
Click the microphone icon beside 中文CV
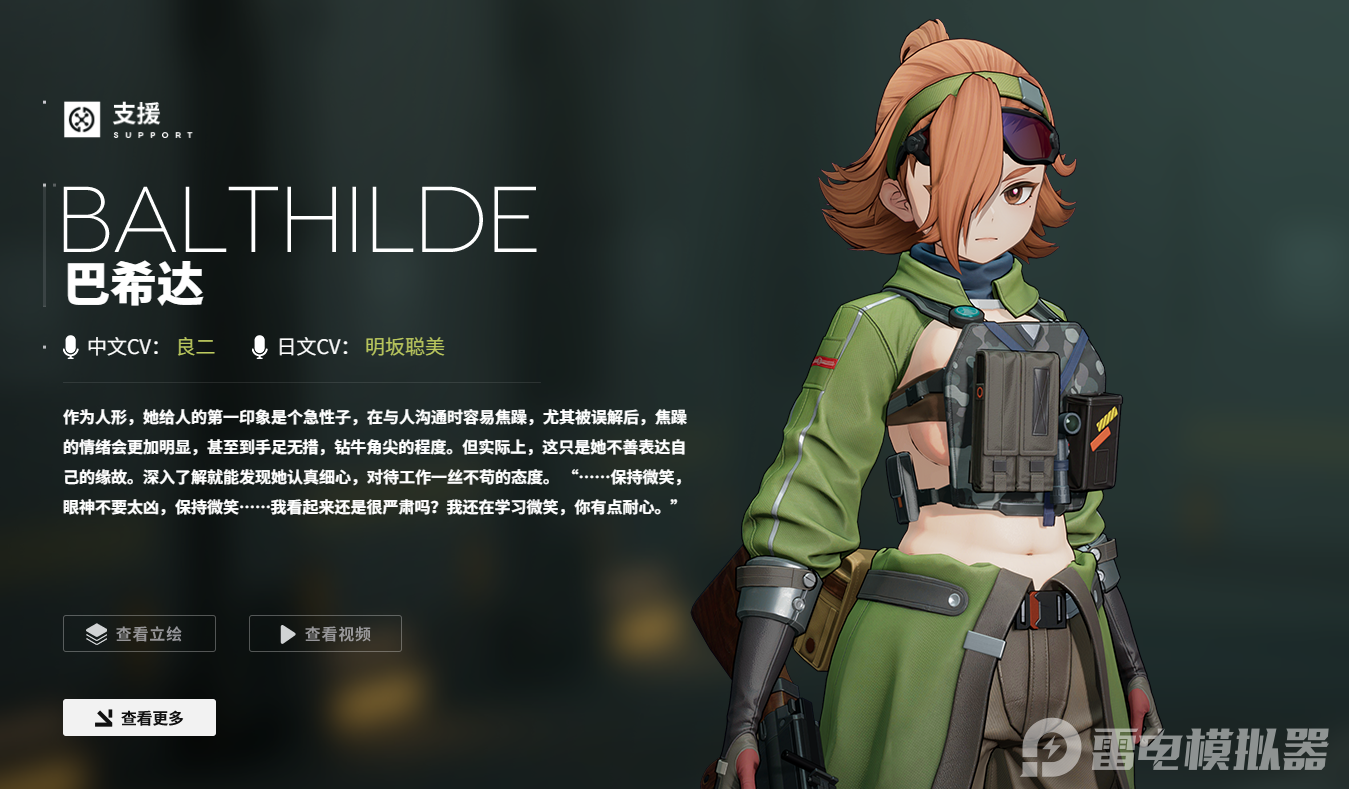coord(69,346)
